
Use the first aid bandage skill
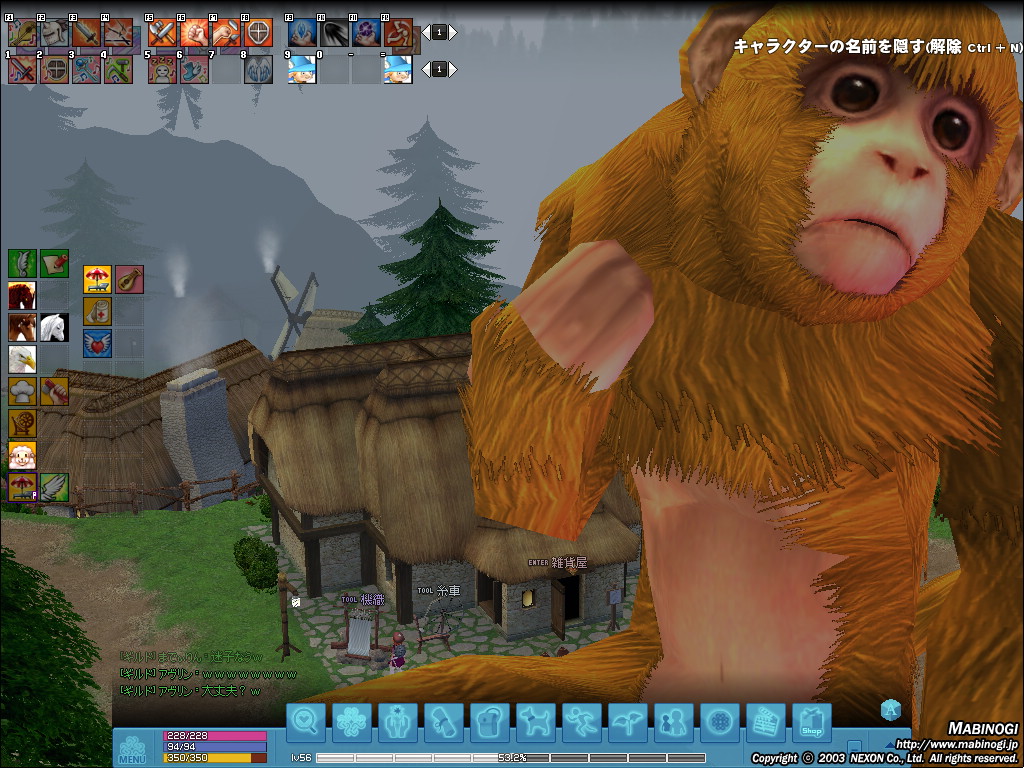(97, 311)
